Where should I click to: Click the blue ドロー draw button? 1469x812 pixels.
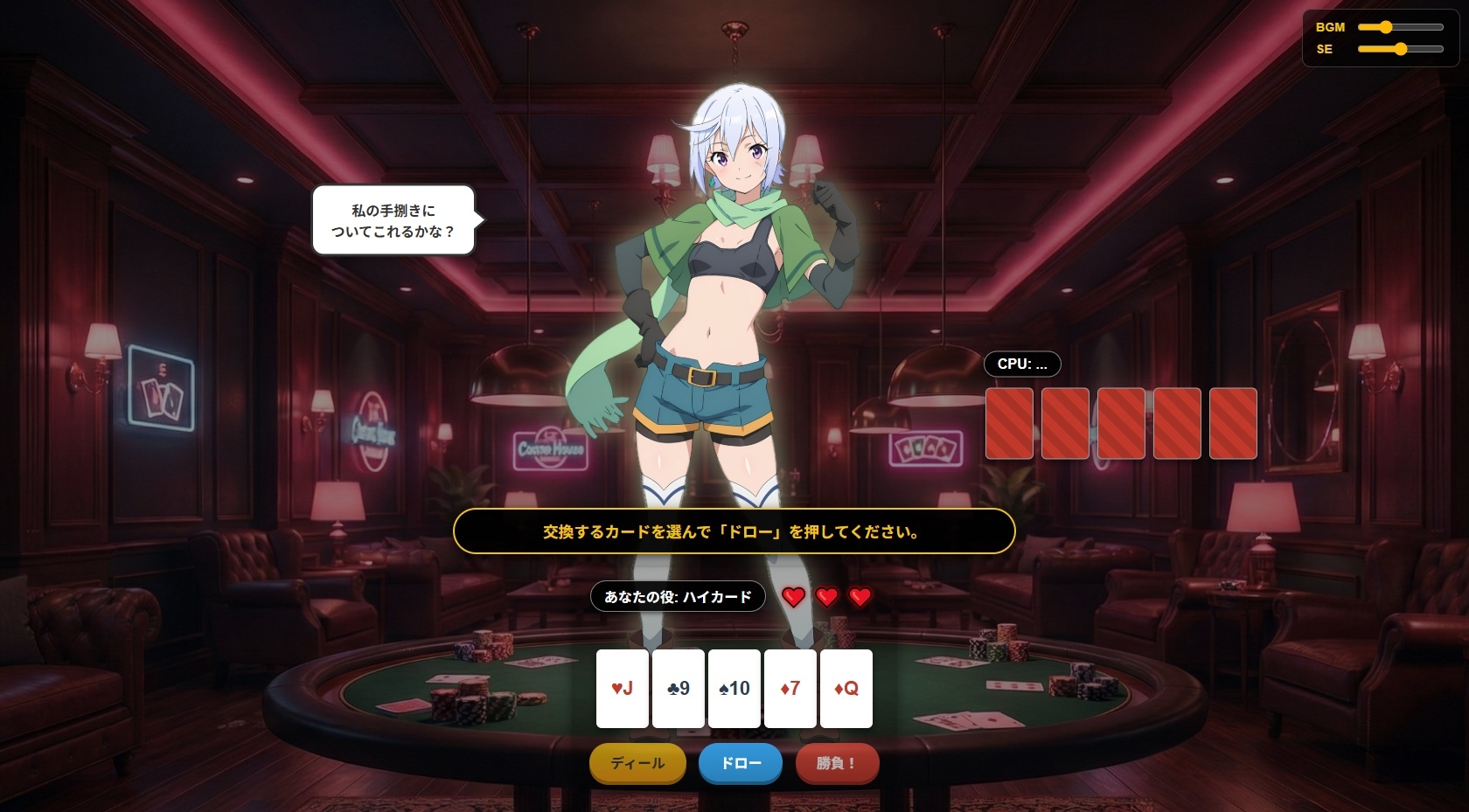click(741, 763)
